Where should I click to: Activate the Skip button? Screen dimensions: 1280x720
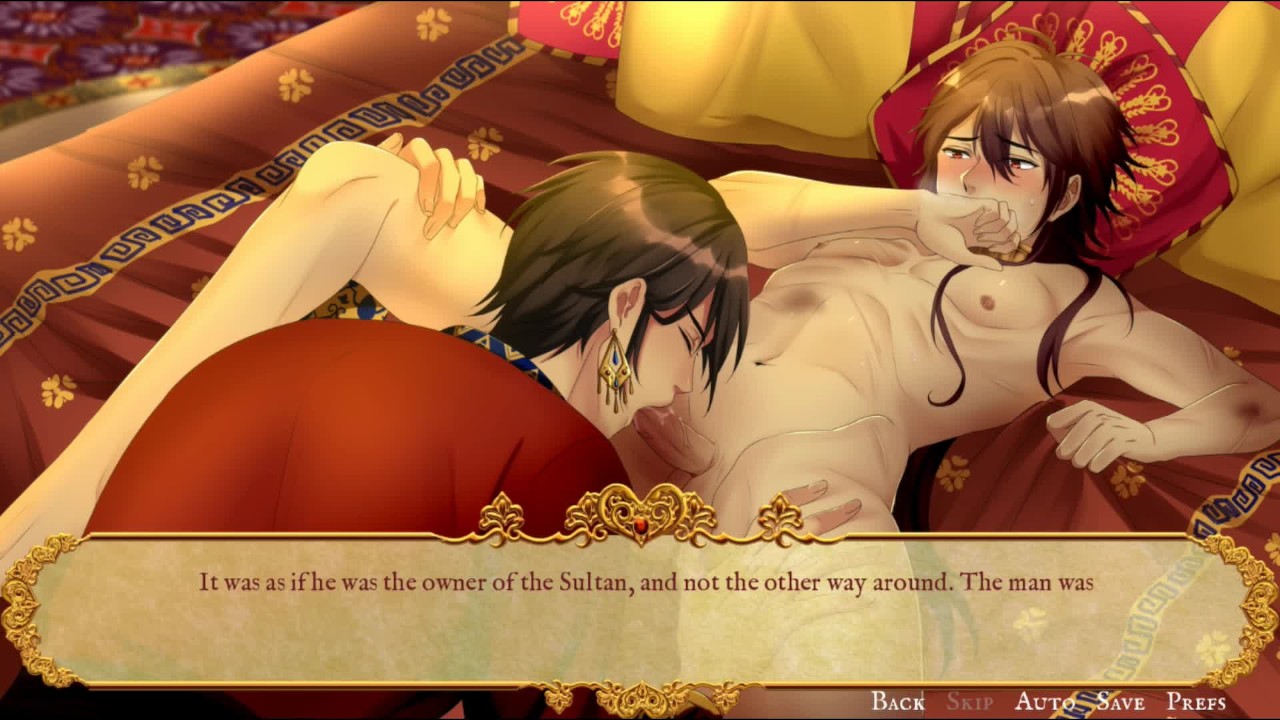pyautogui.click(x=969, y=701)
